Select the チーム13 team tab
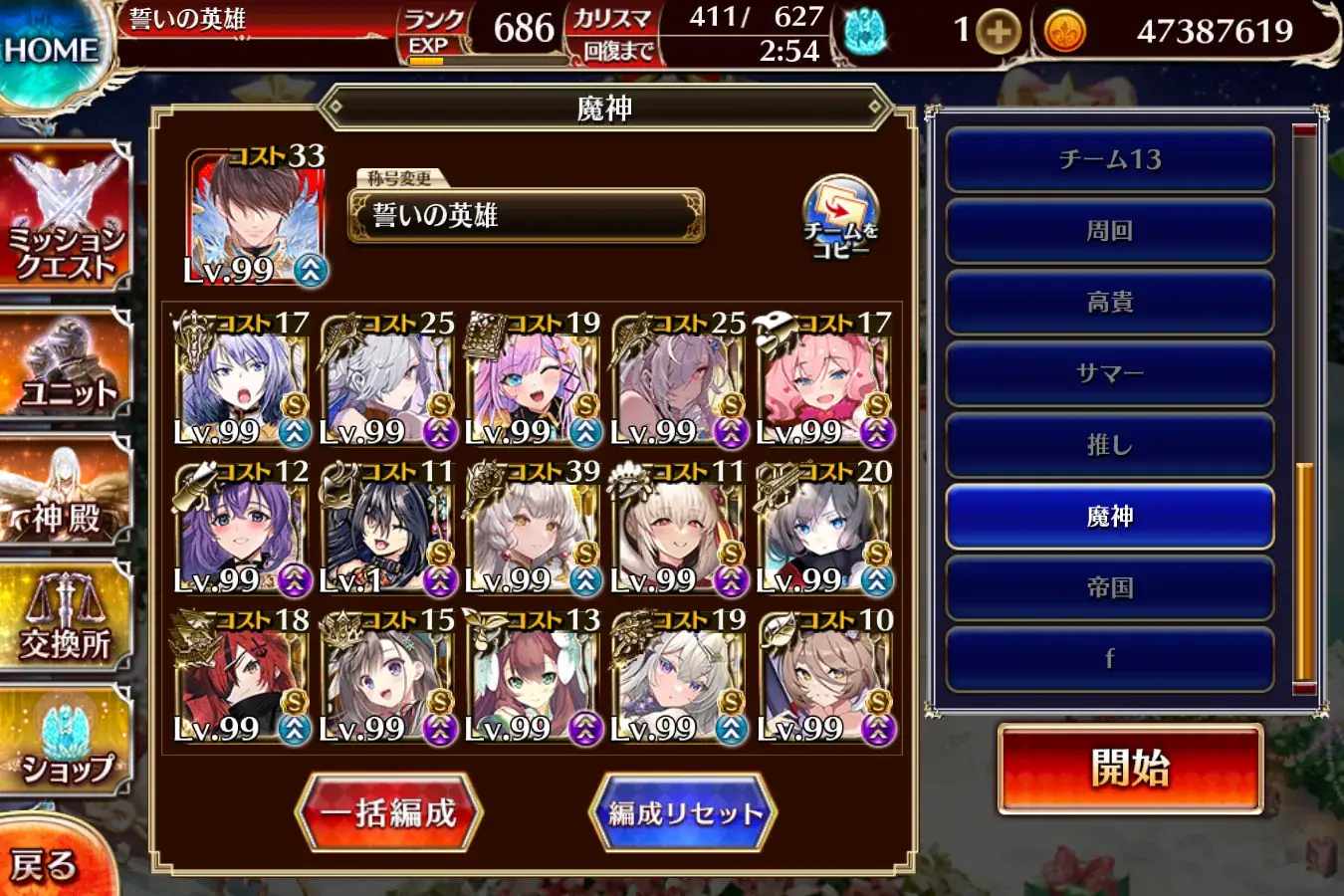This screenshot has width=1344, height=896. tap(1109, 160)
